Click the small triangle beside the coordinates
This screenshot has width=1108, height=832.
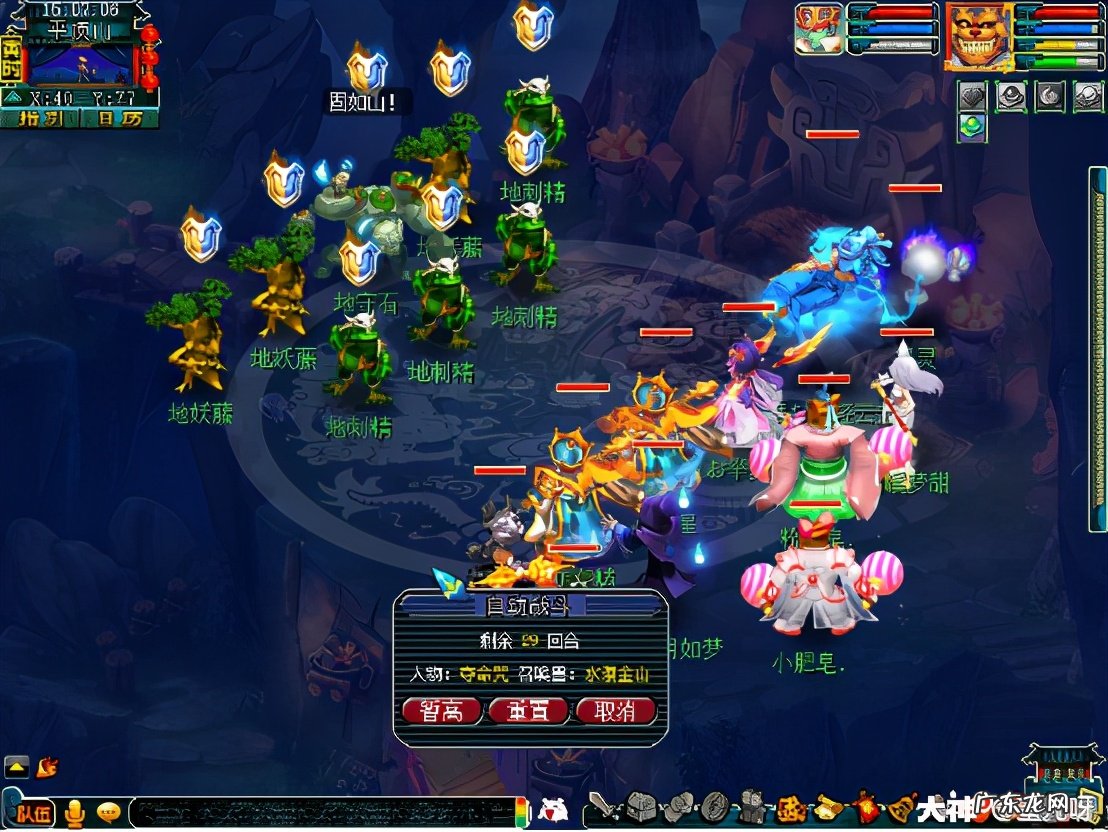(x=13, y=98)
